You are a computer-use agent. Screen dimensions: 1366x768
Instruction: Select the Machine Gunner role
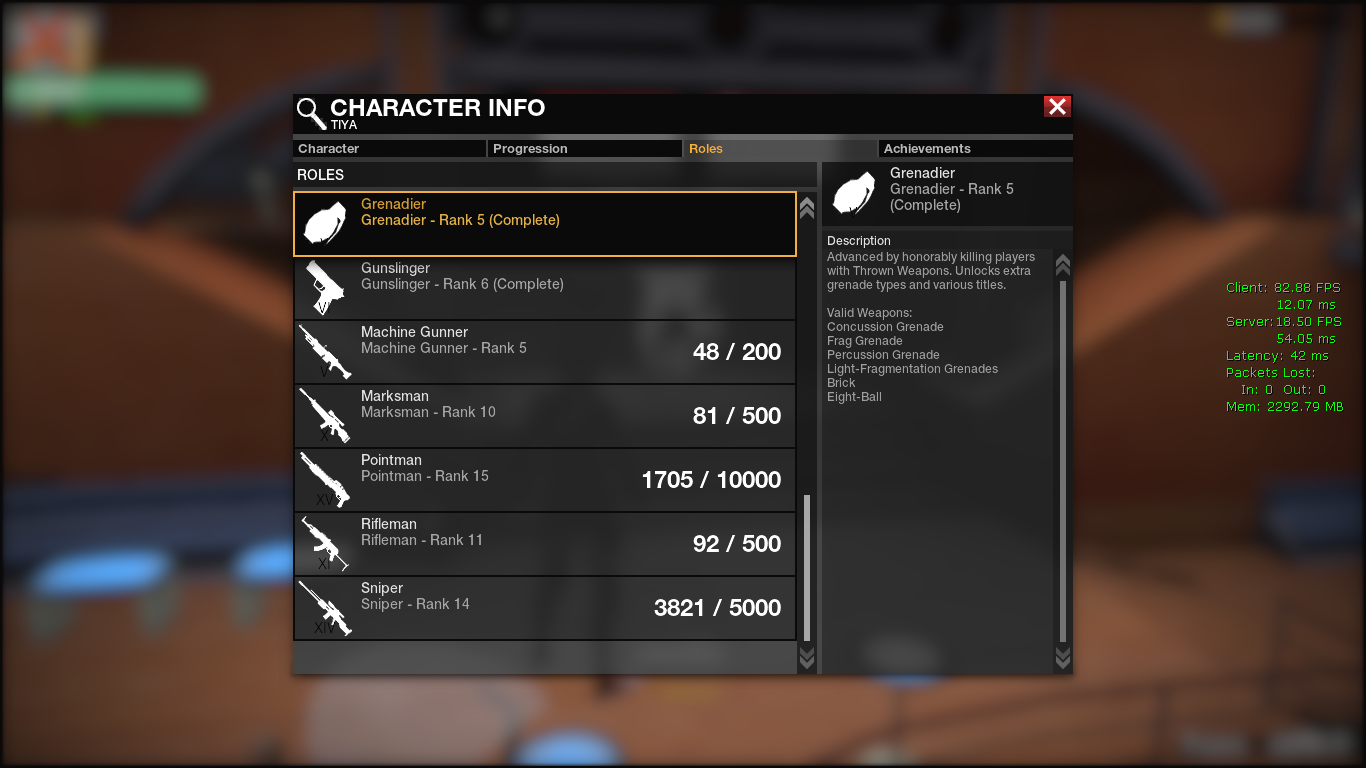point(545,352)
